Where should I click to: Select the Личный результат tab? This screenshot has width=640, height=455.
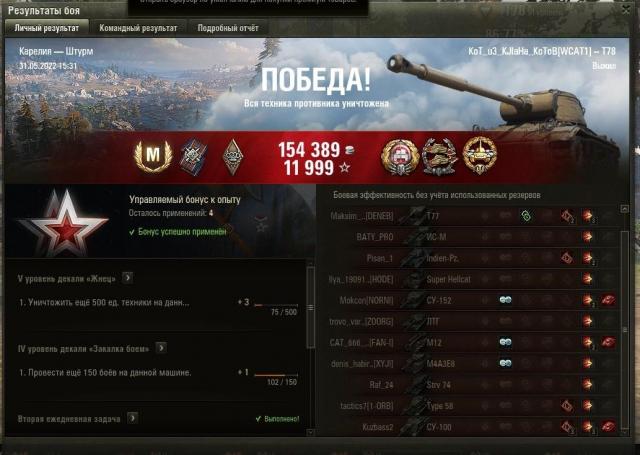(x=46, y=28)
